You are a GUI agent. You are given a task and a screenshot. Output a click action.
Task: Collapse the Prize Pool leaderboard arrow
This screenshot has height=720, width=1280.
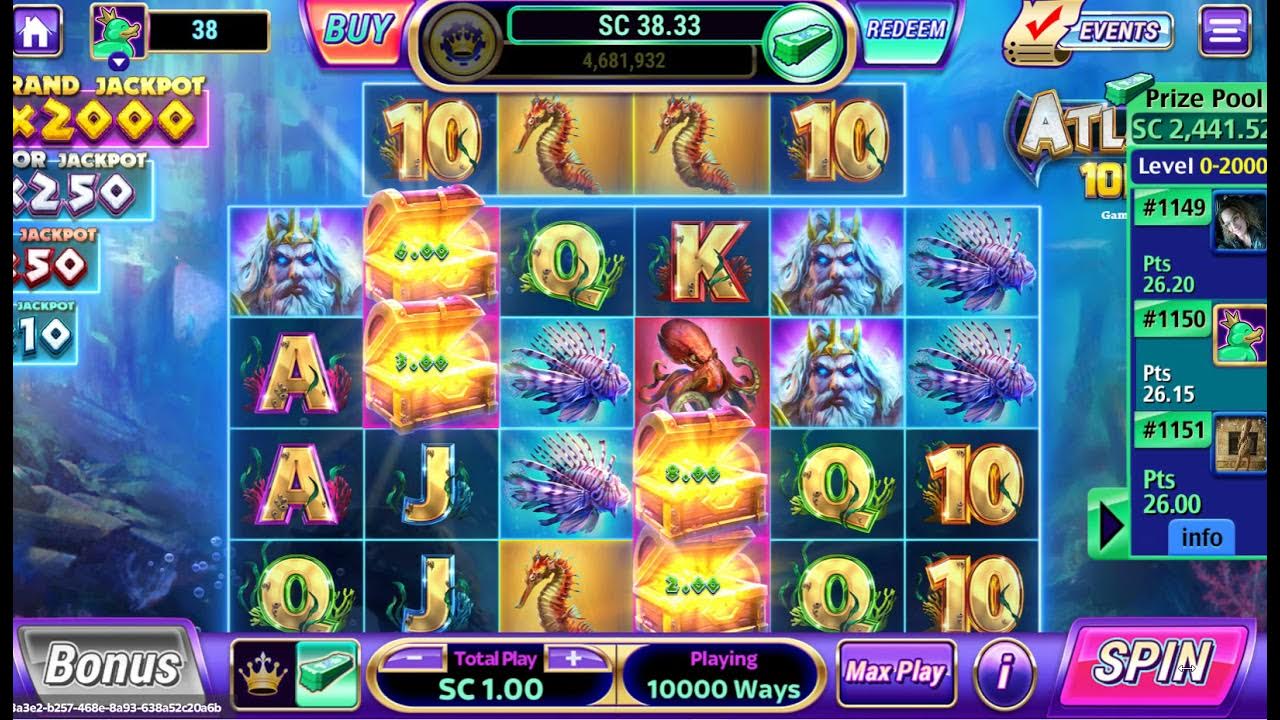pyautogui.click(x=1108, y=524)
